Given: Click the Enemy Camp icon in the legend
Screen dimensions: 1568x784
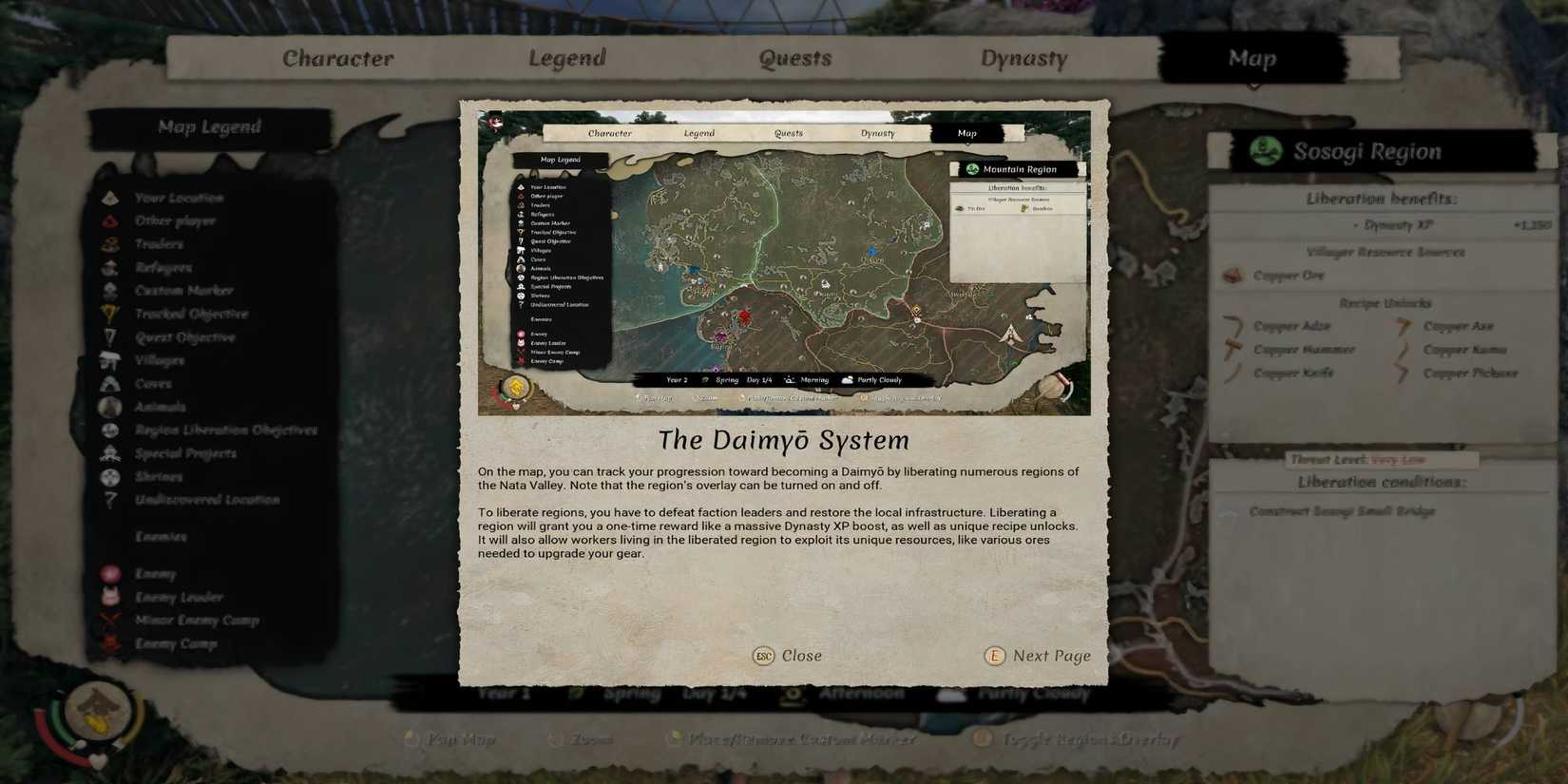Looking at the screenshot, I should coord(111,643).
